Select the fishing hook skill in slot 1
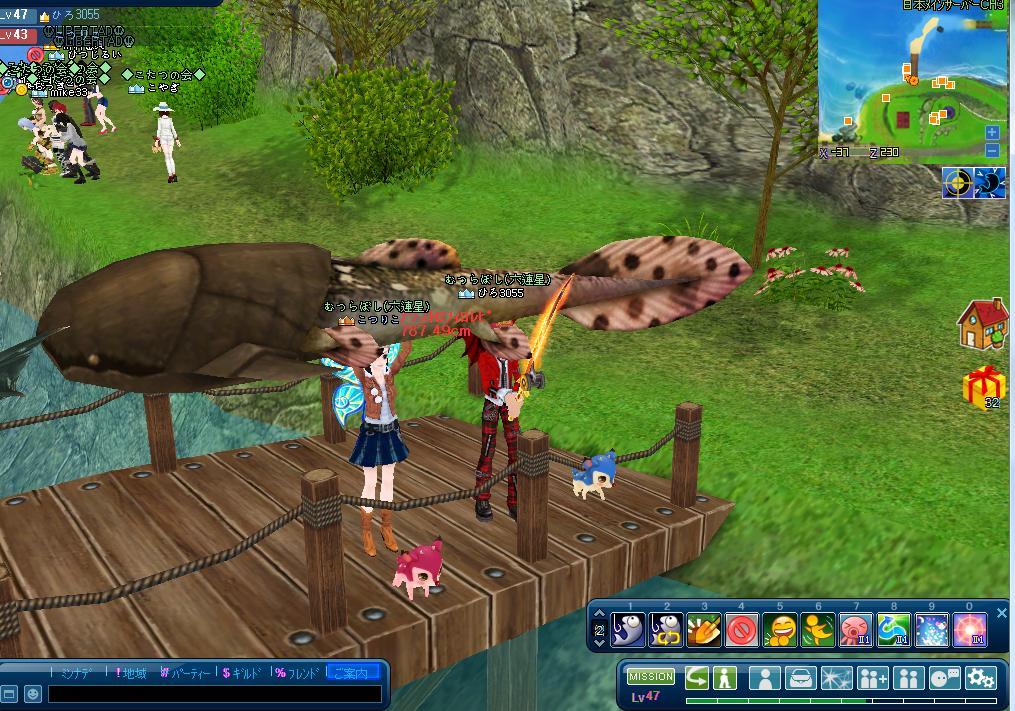 click(x=628, y=630)
